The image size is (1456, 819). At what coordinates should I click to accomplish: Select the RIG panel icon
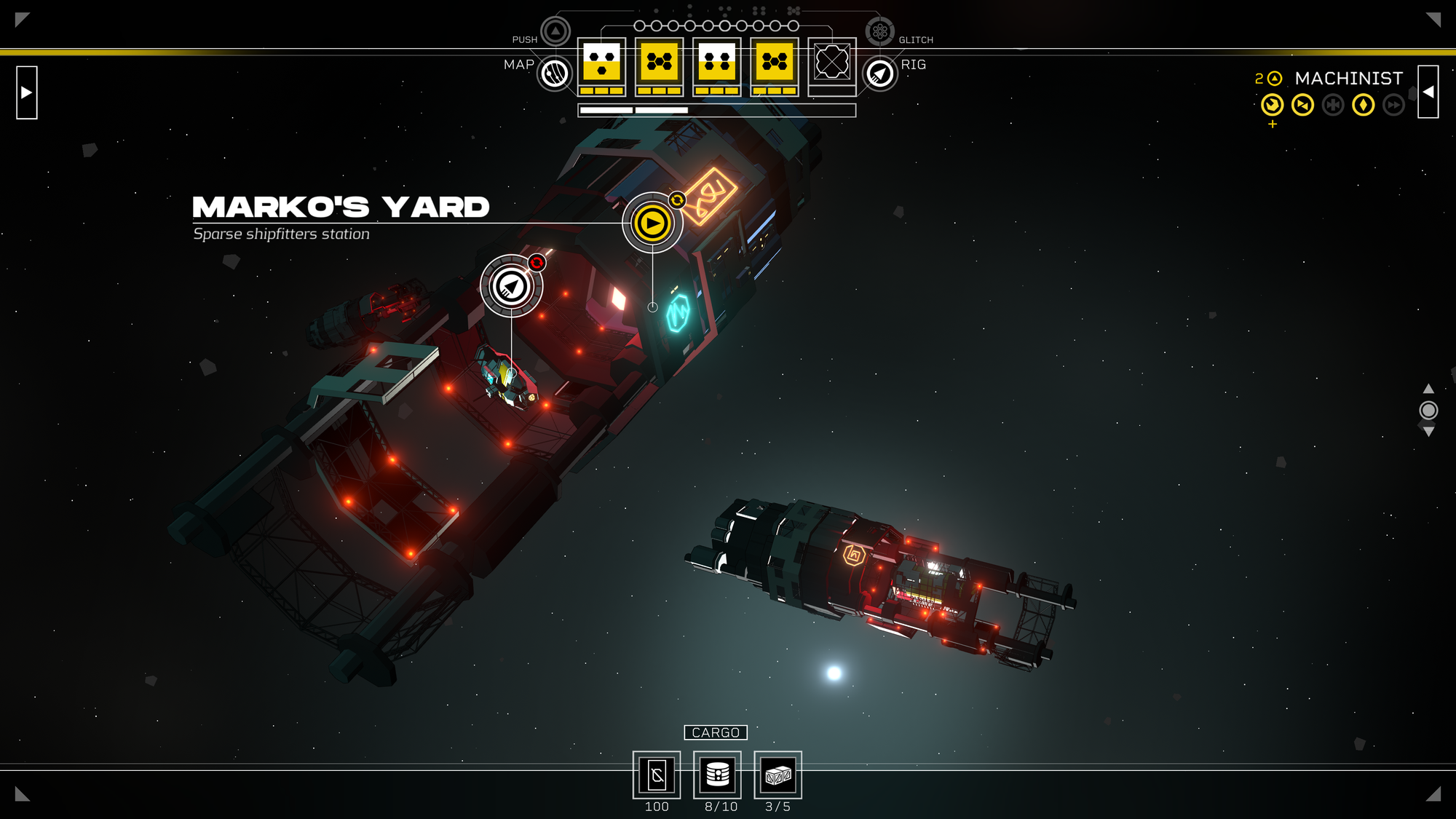pyautogui.click(x=879, y=72)
